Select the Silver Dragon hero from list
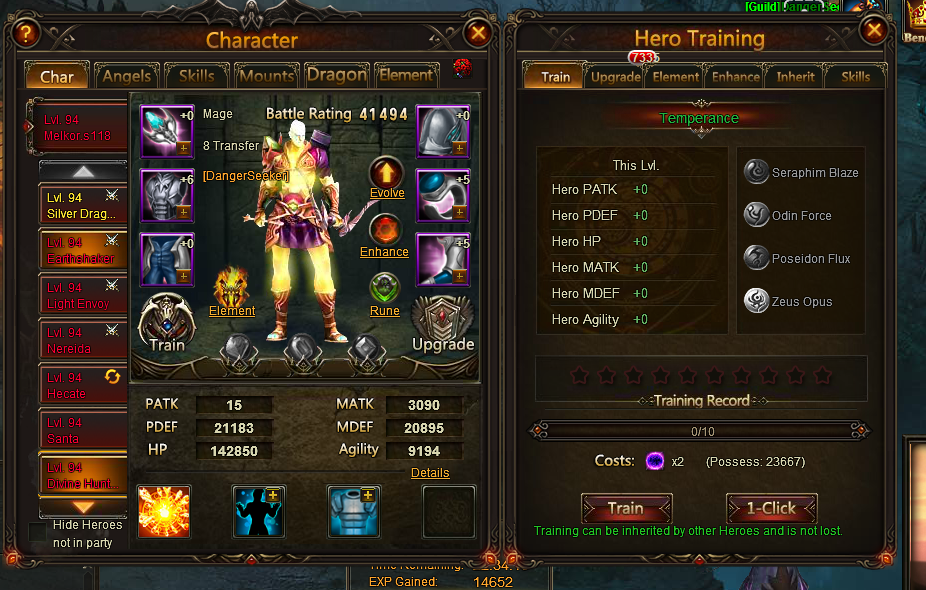Viewport: 926px width, 590px height. click(x=83, y=205)
